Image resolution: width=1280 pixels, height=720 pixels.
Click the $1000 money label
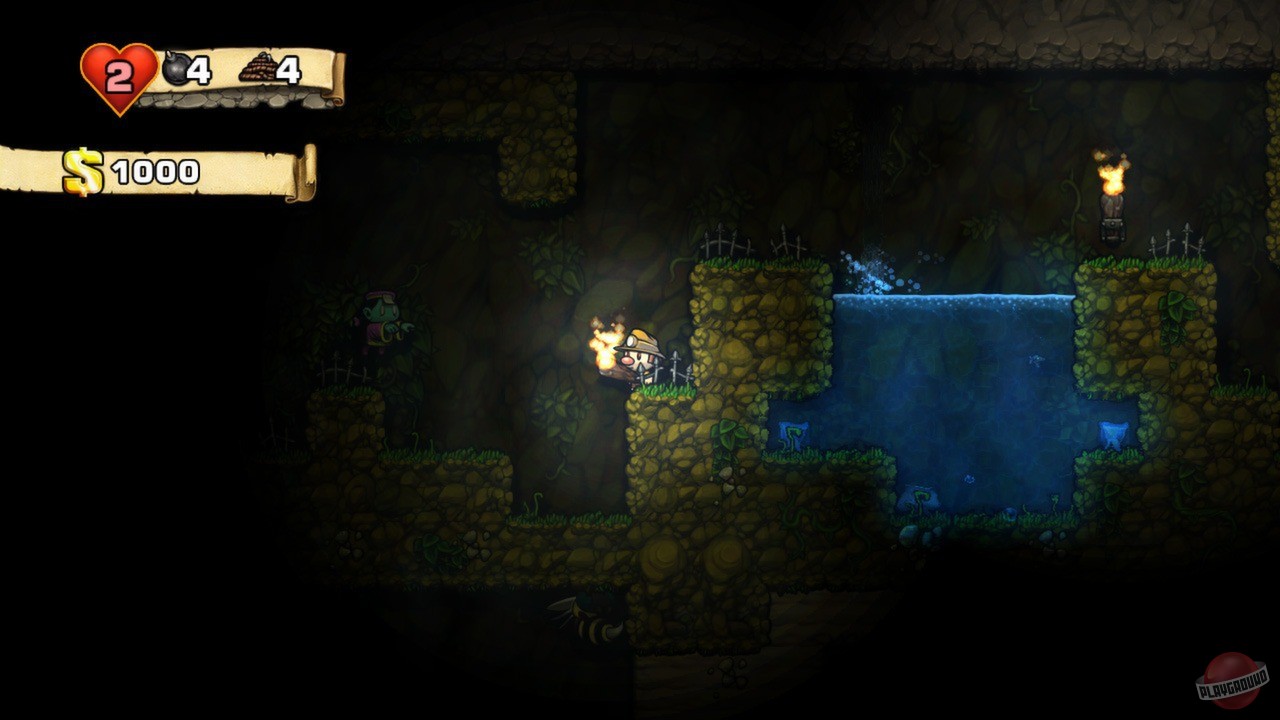click(x=140, y=168)
